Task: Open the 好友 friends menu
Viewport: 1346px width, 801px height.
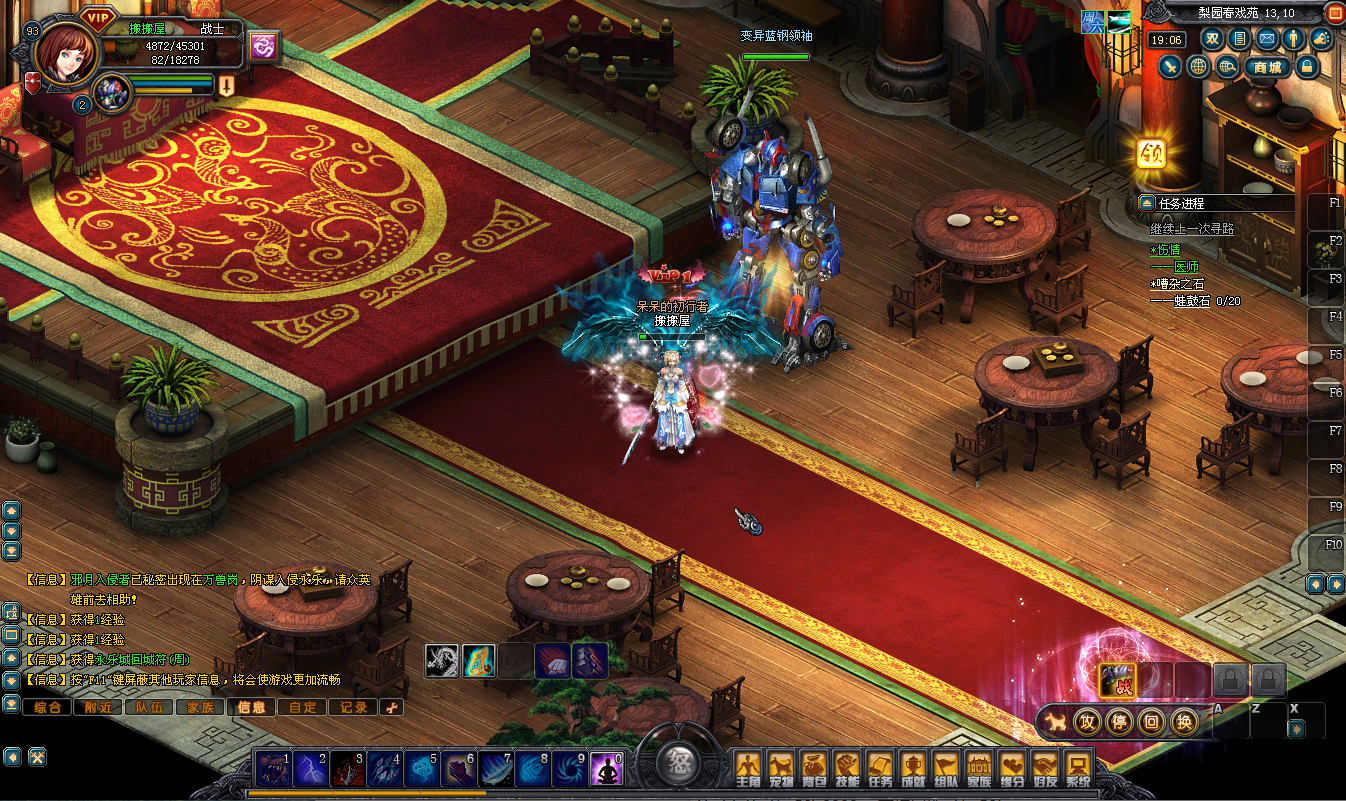Action: (x=1045, y=768)
